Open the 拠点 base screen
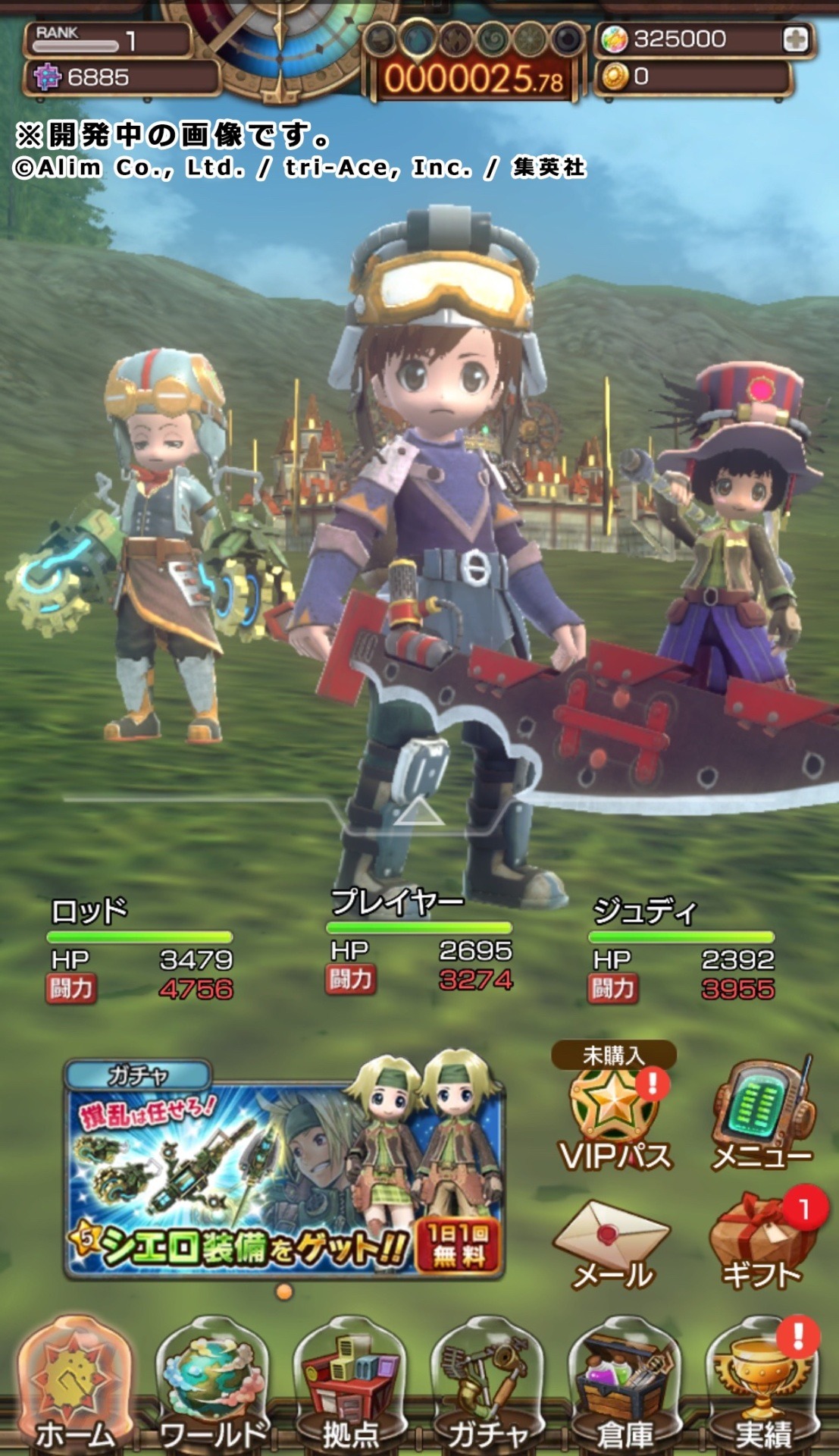The image size is (839, 1456). pyautogui.click(x=350, y=1386)
